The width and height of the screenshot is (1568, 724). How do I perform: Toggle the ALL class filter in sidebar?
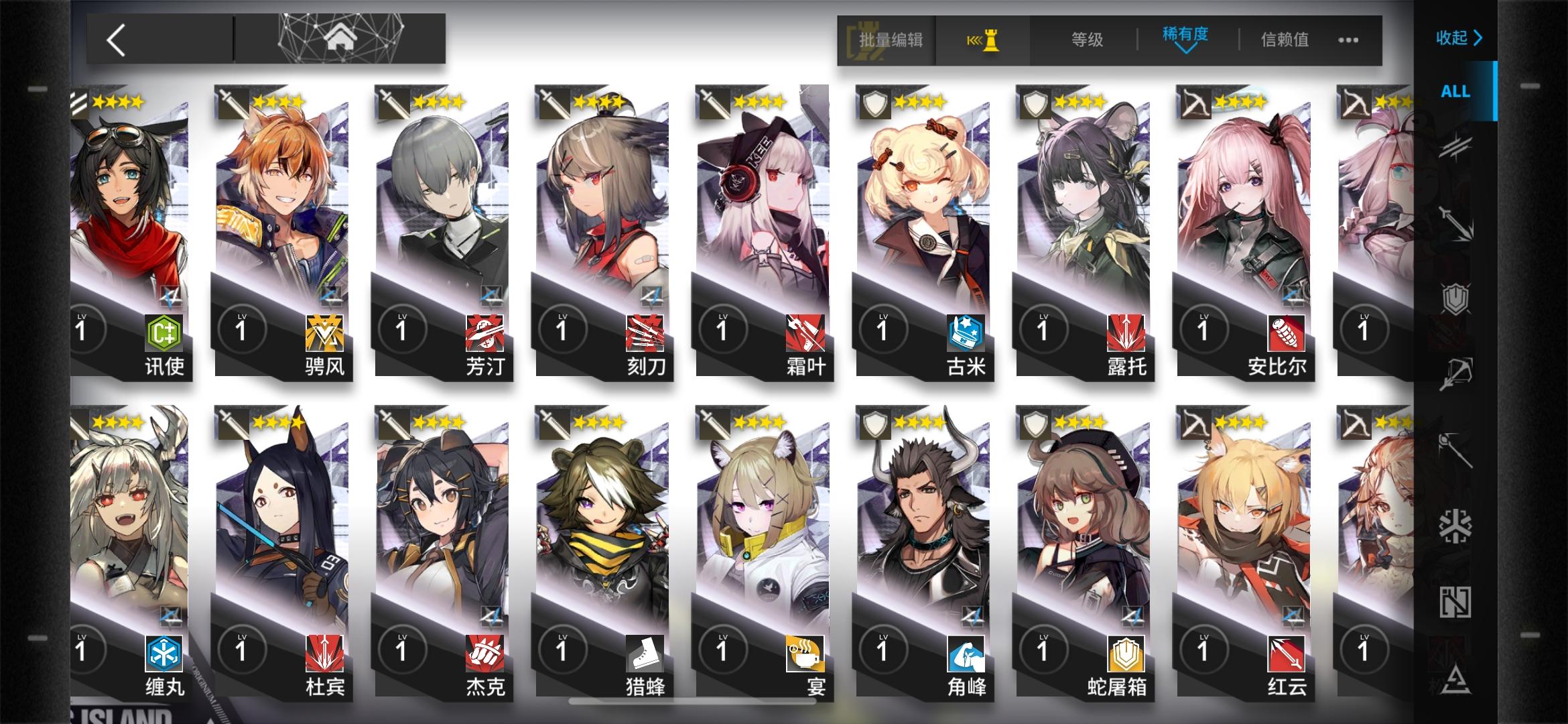[x=1455, y=92]
